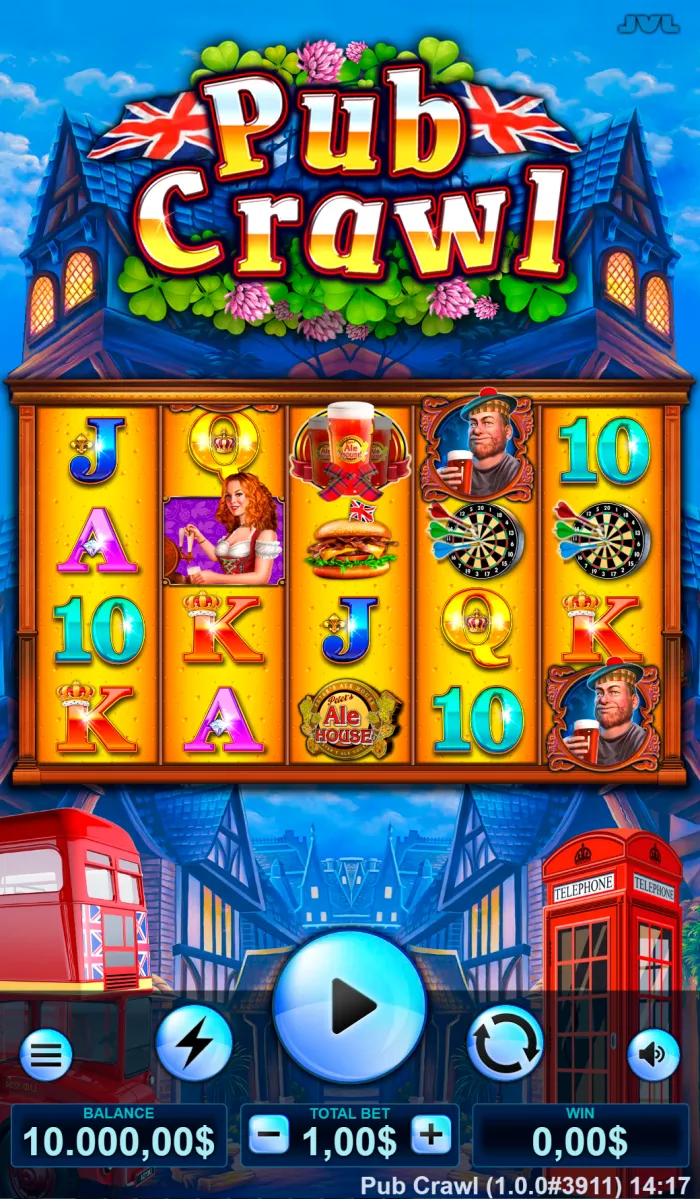Open the hamburger menu

pos(46,1054)
